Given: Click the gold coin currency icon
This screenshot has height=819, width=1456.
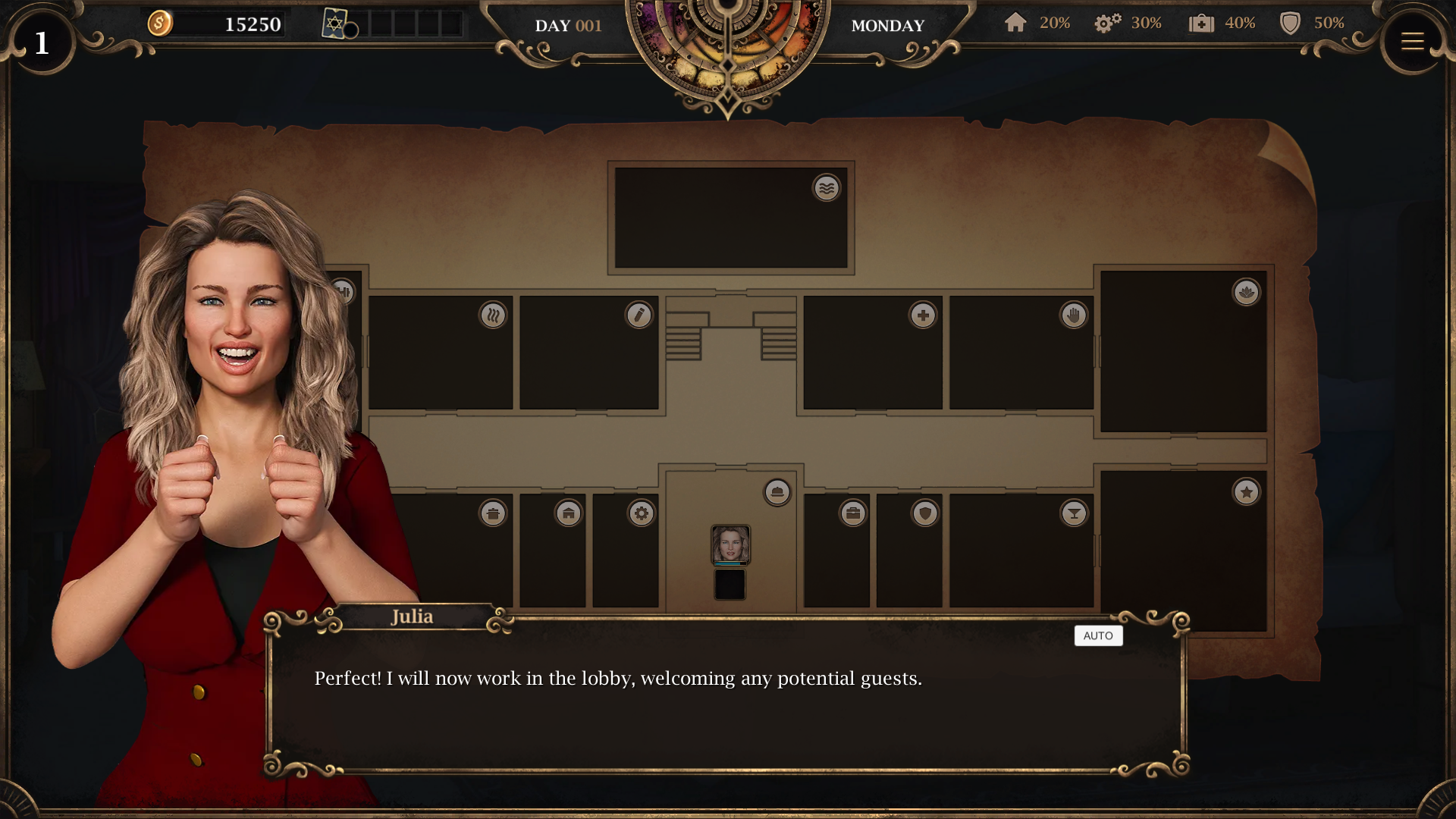Looking at the screenshot, I should click(x=160, y=24).
